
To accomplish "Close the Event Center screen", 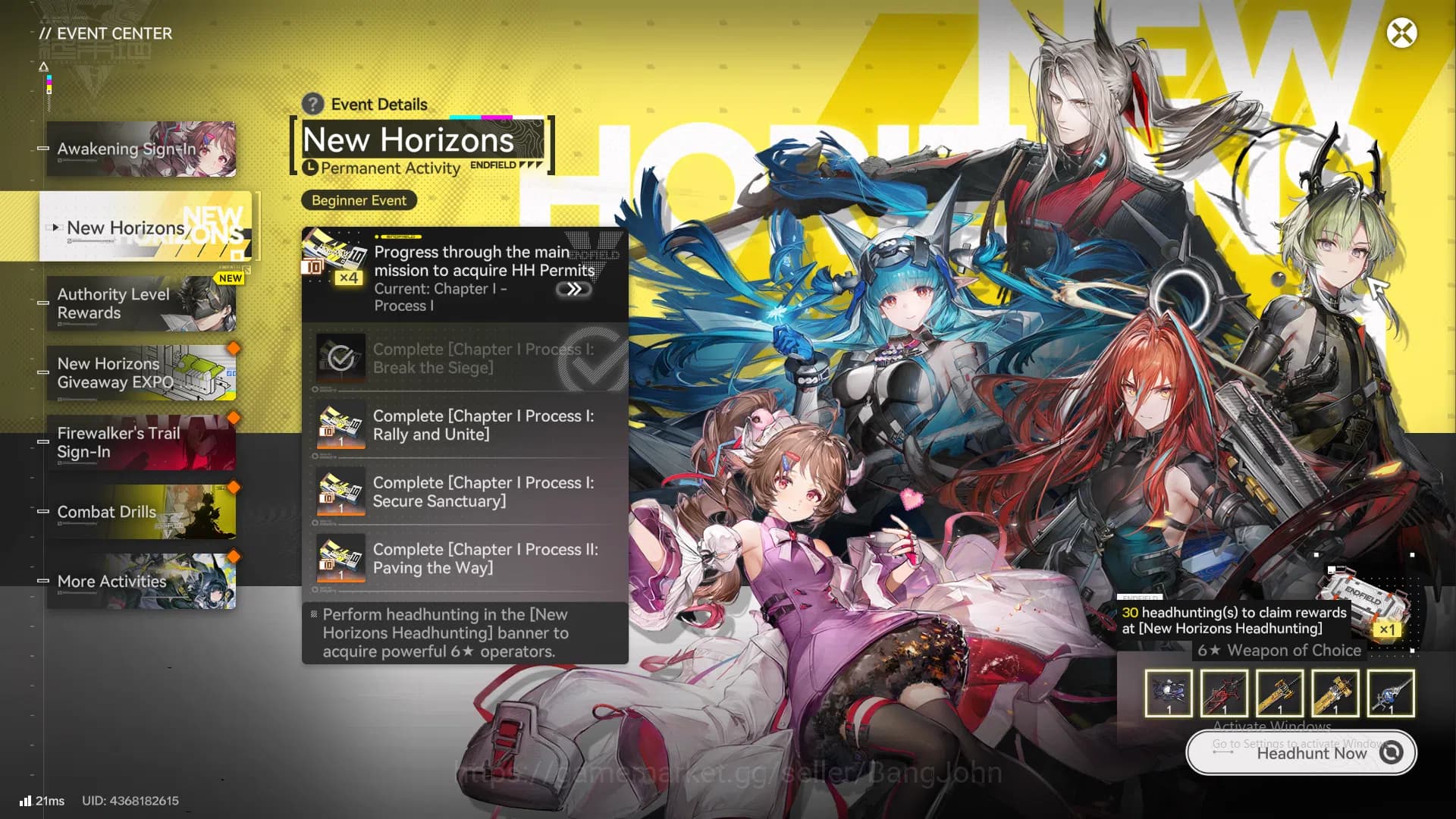I will 1401,33.
